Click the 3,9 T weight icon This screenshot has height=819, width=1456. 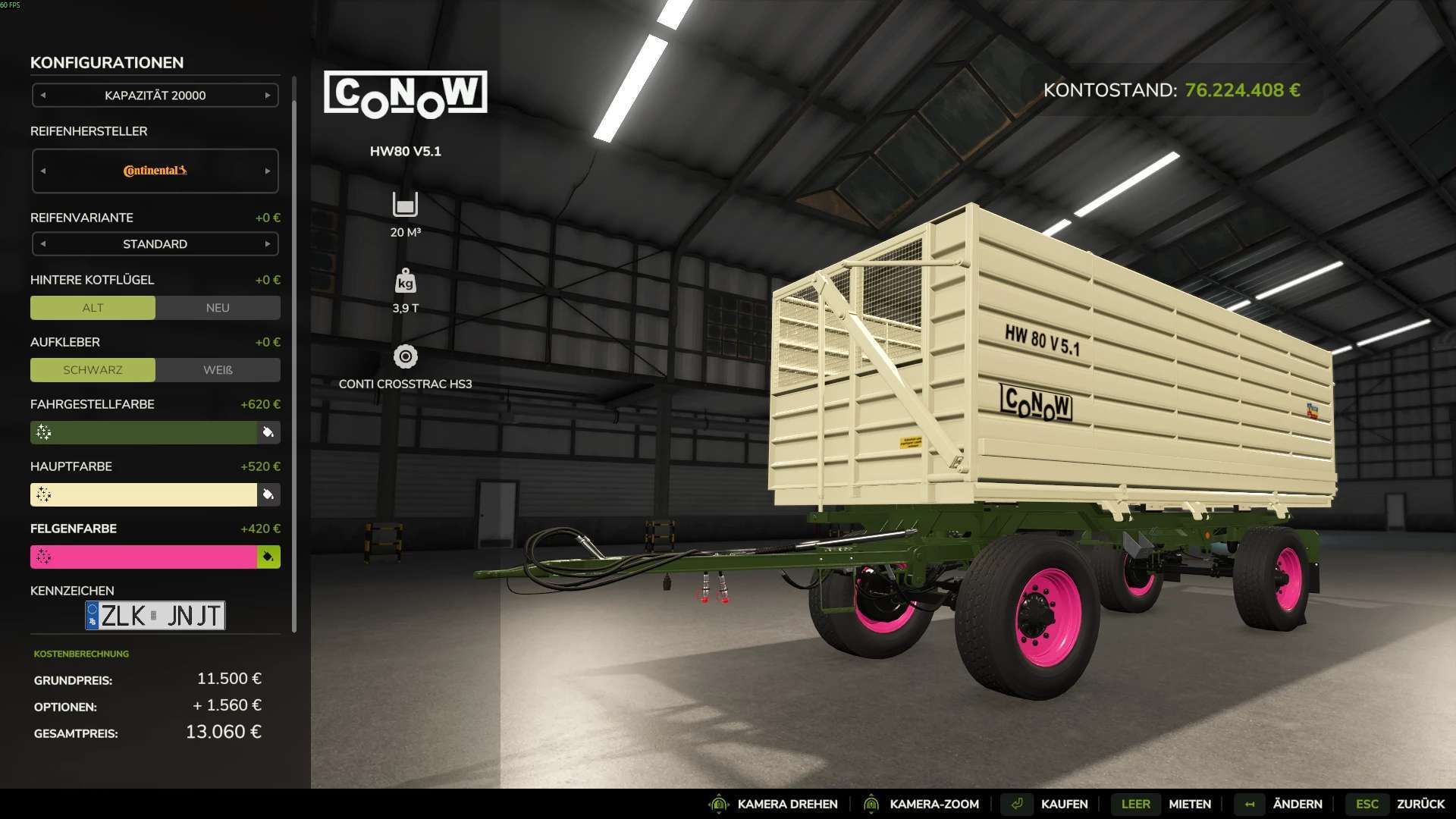pyautogui.click(x=406, y=281)
